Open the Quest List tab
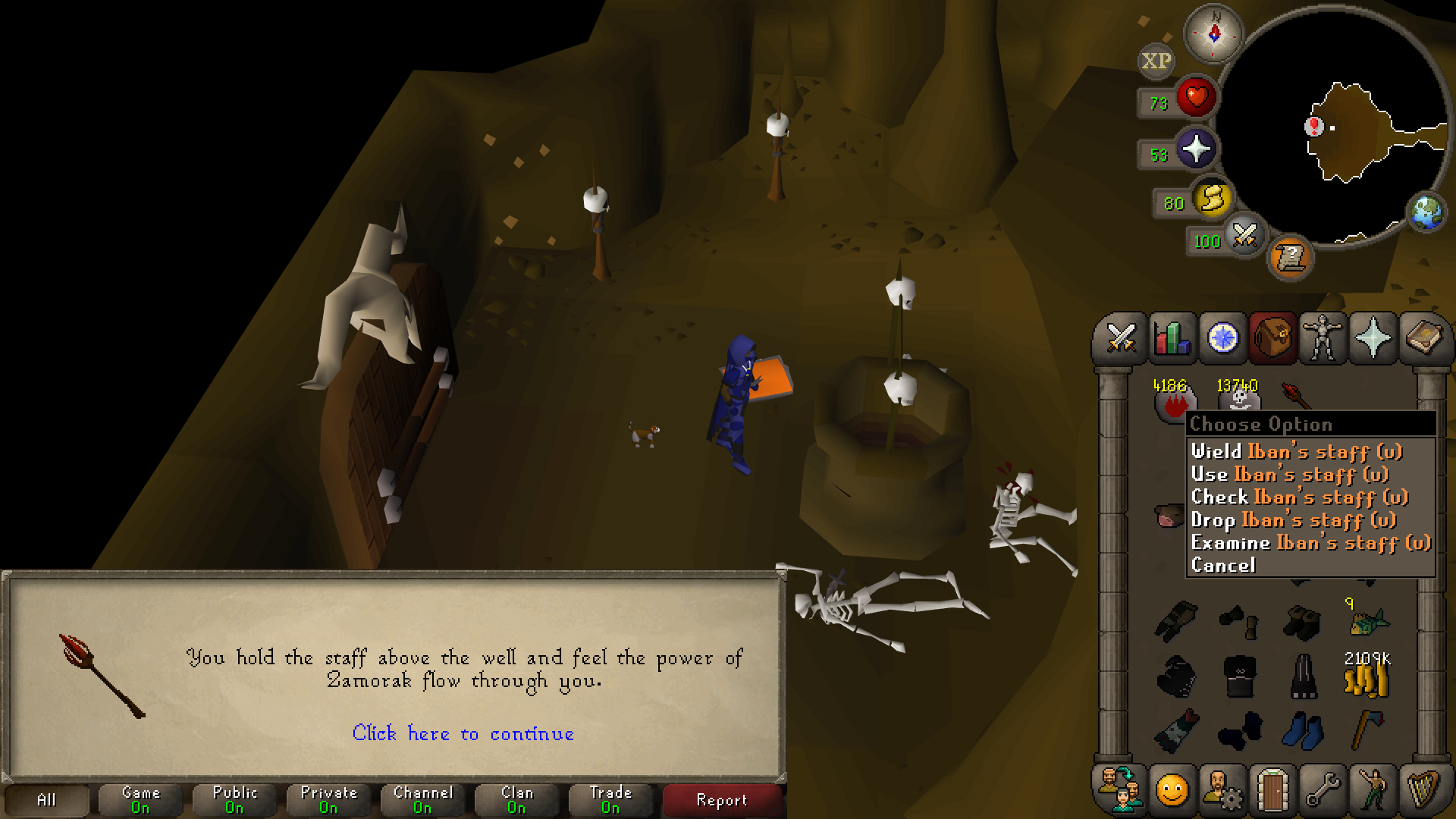The height and width of the screenshot is (819, 1456). coord(1222,338)
